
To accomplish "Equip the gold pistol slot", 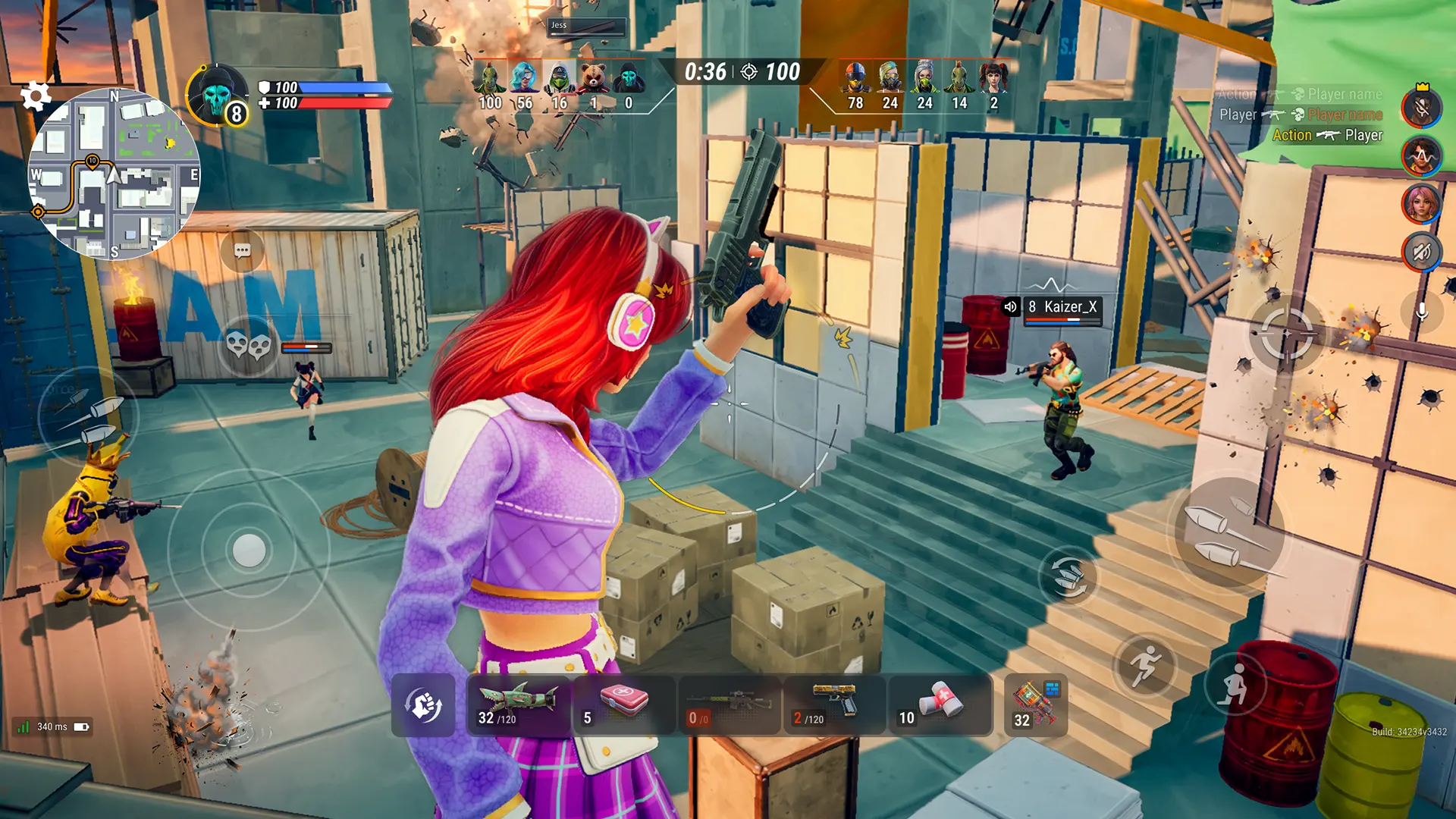I will (x=834, y=705).
